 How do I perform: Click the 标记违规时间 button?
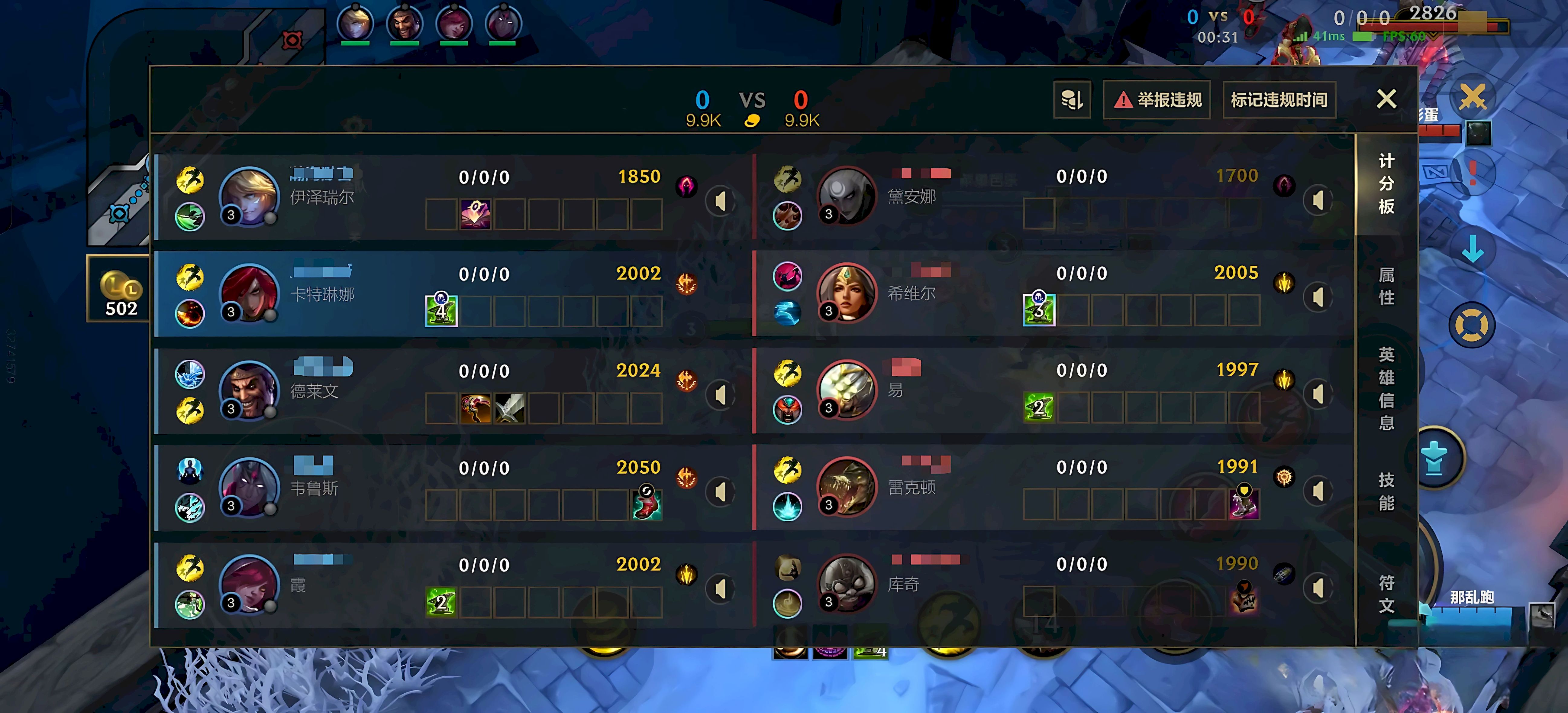[1279, 100]
